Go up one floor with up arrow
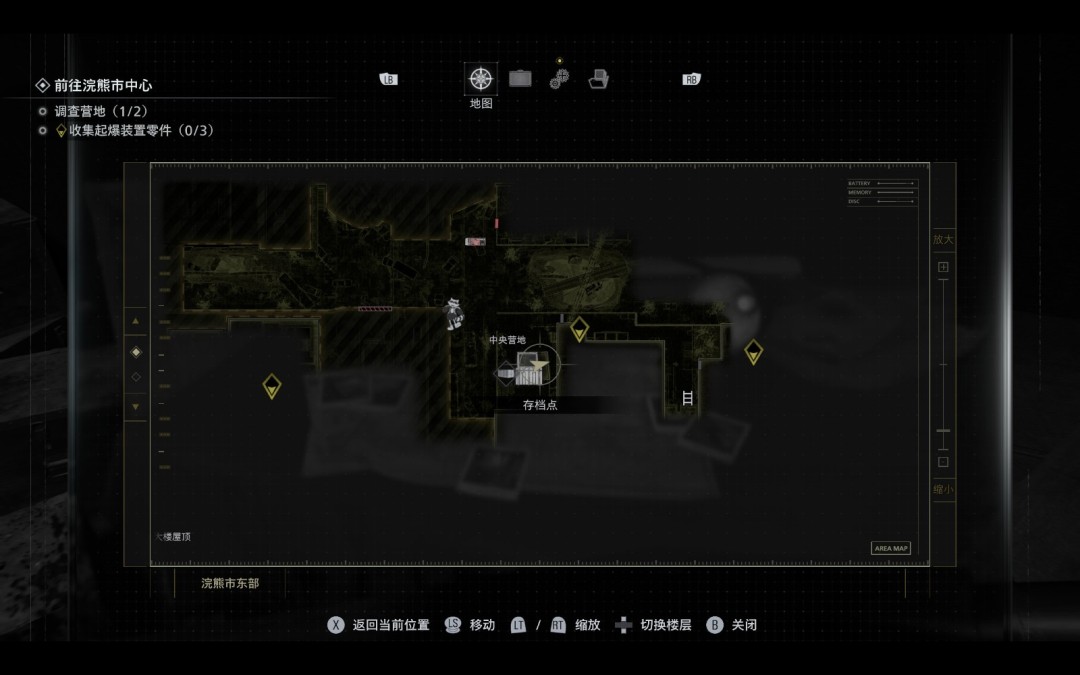Viewport: 1080px width, 675px height. (x=136, y=322)
